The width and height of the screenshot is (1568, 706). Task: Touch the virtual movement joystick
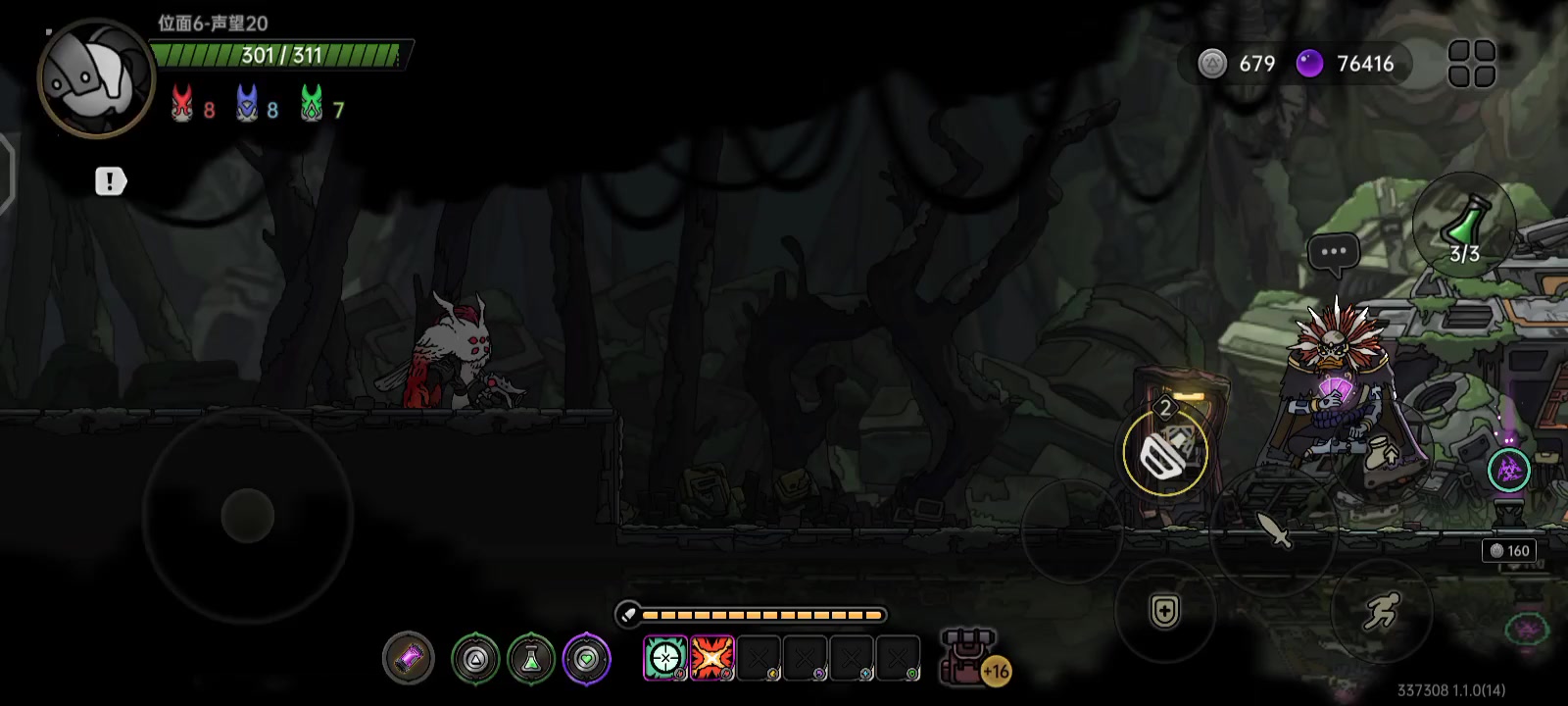click(x=248, y=515)
